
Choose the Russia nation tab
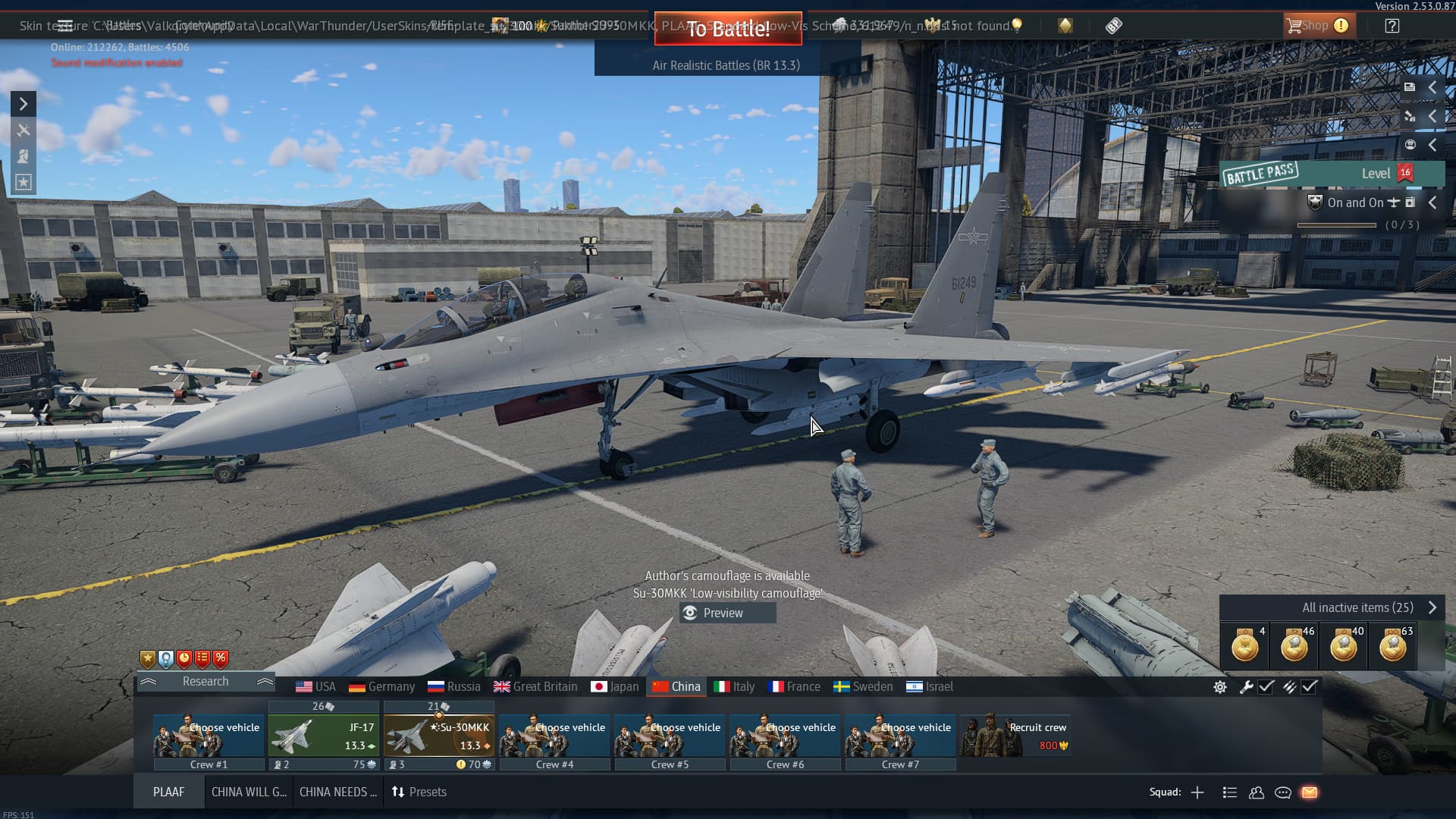click(454, 686)
